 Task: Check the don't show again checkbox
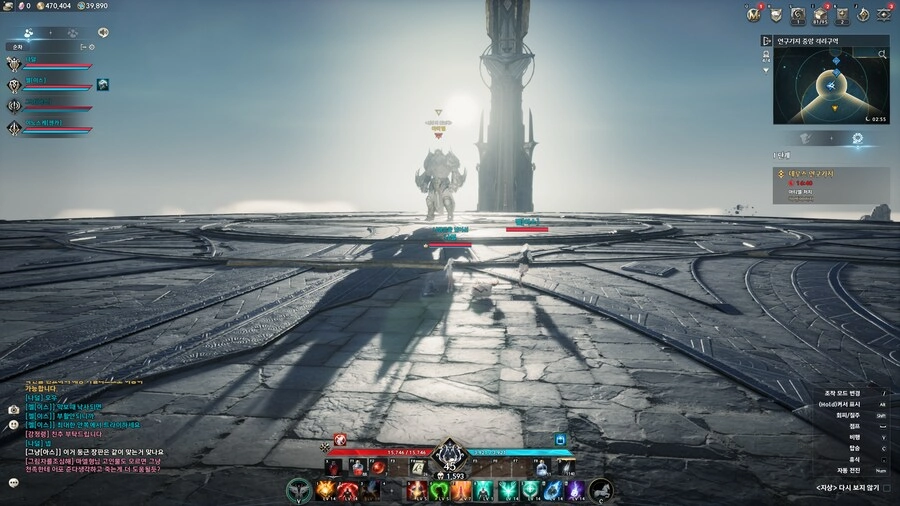click(886, 488)
